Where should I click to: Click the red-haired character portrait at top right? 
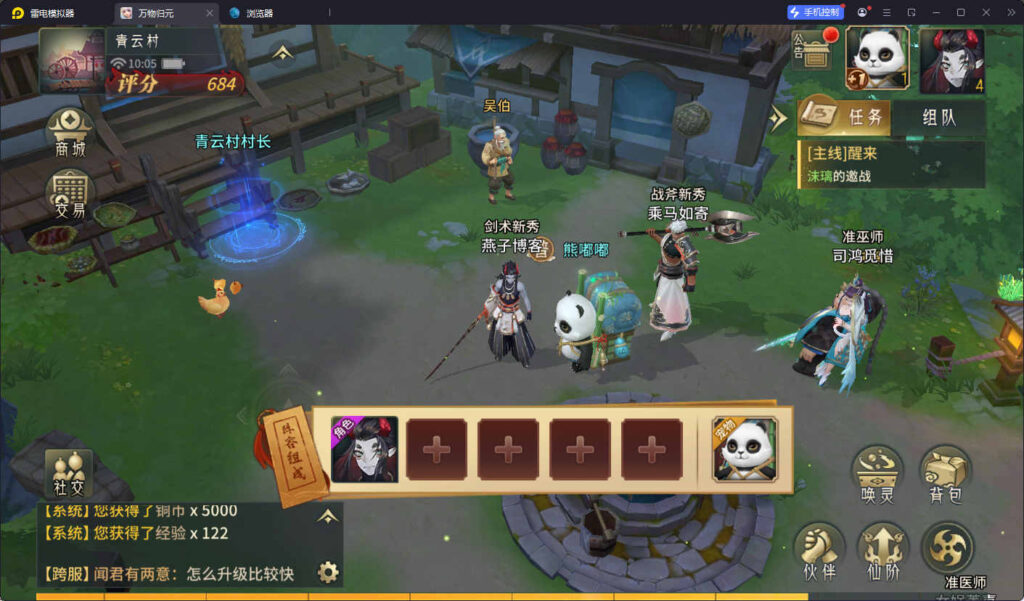click(x=951, y=60)
